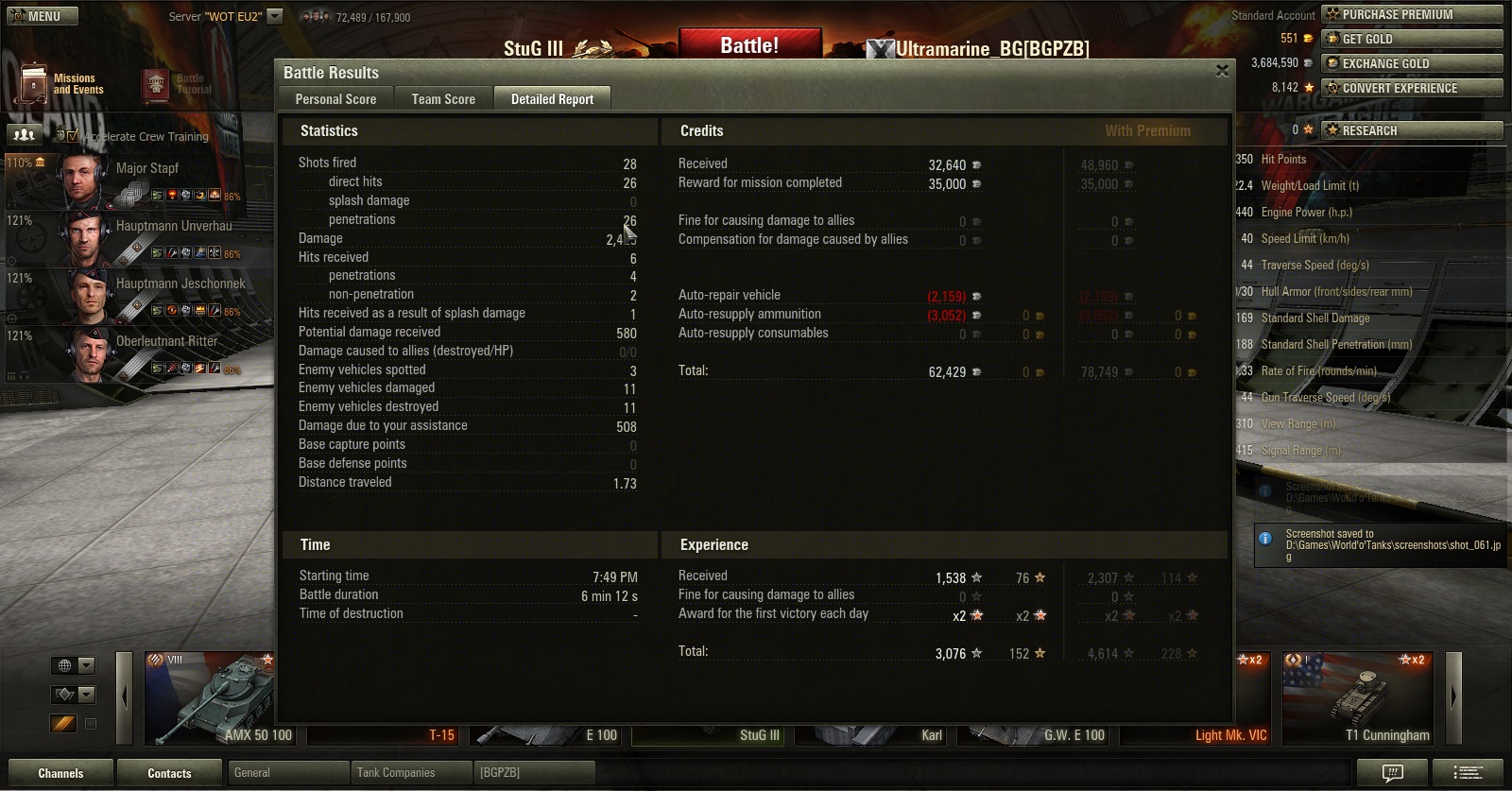Open the Channels list

tap(60, 773)
